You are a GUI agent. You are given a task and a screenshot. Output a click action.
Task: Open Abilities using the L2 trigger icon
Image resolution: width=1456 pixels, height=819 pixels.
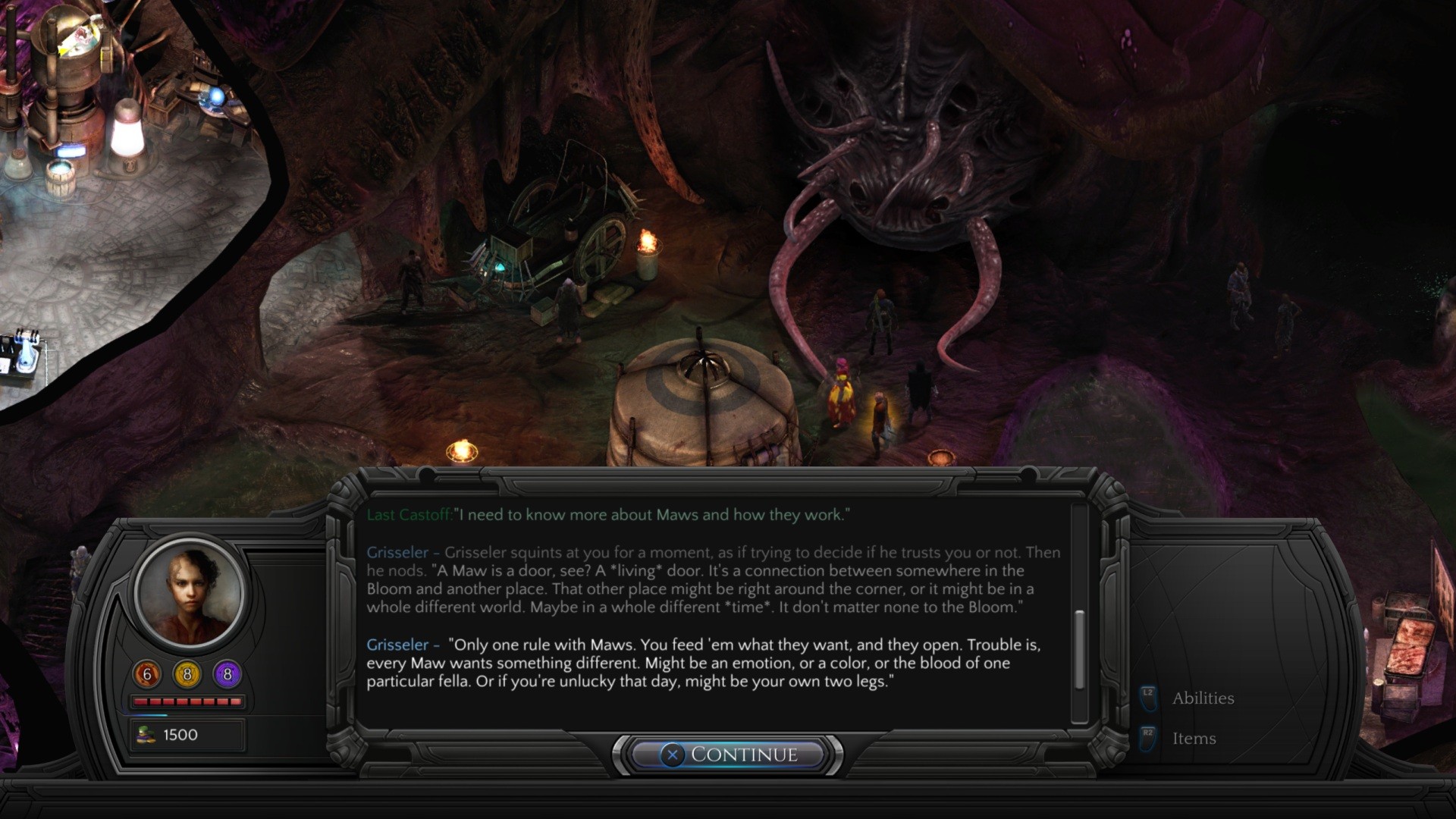click(1147, 697)
